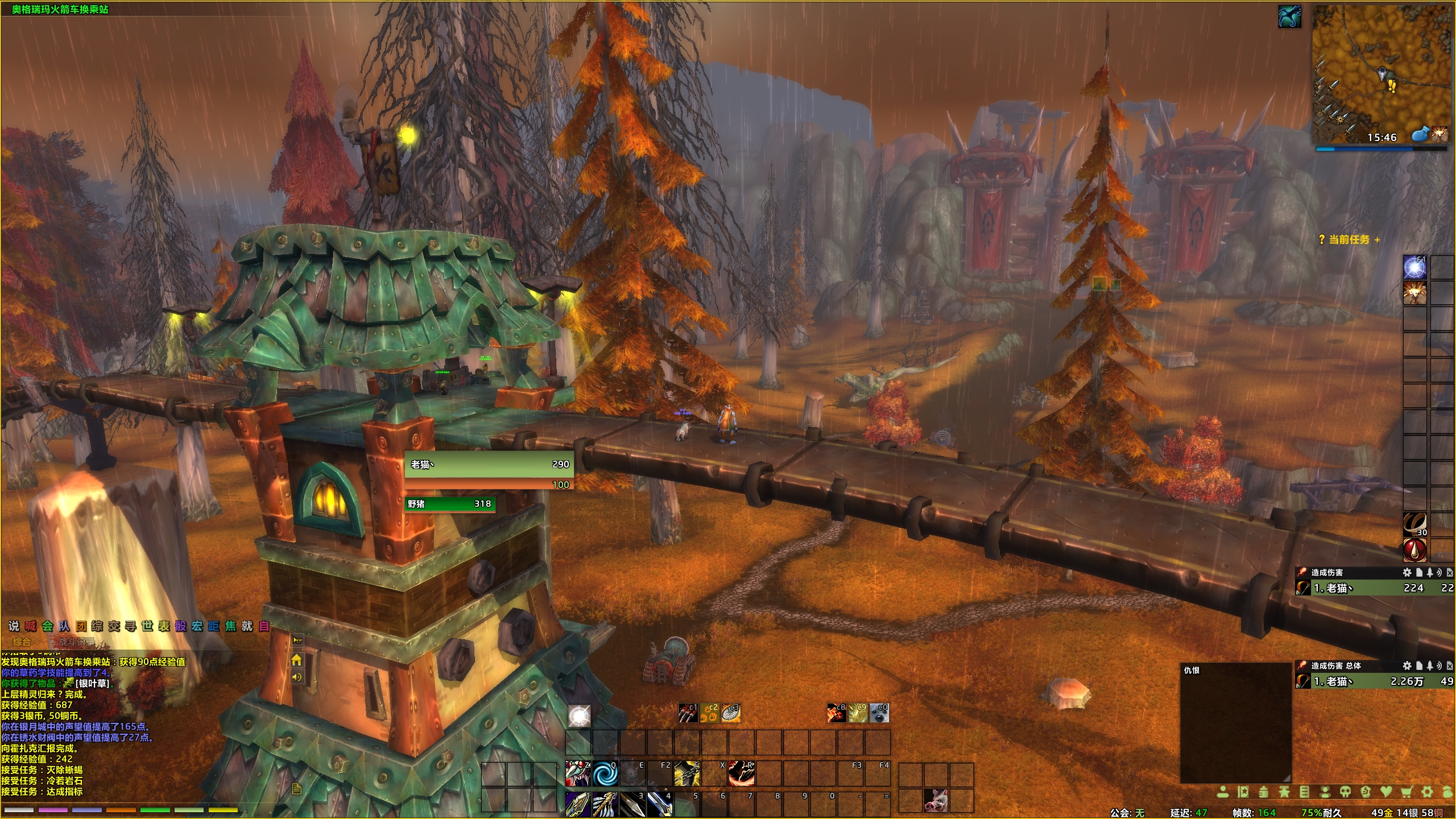This screenshot has width=1456, height=819.
Task: Choose the red 喊 yell channel button
Action: pos(31,626)
